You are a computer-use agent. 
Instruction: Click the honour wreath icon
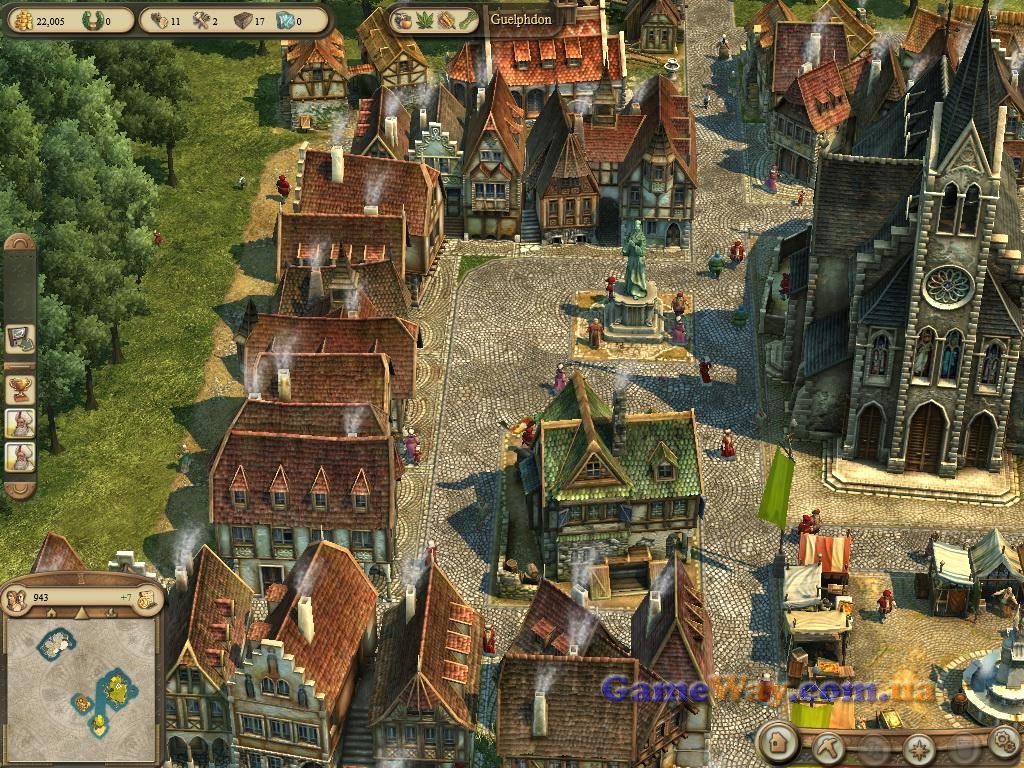point(93,19)
